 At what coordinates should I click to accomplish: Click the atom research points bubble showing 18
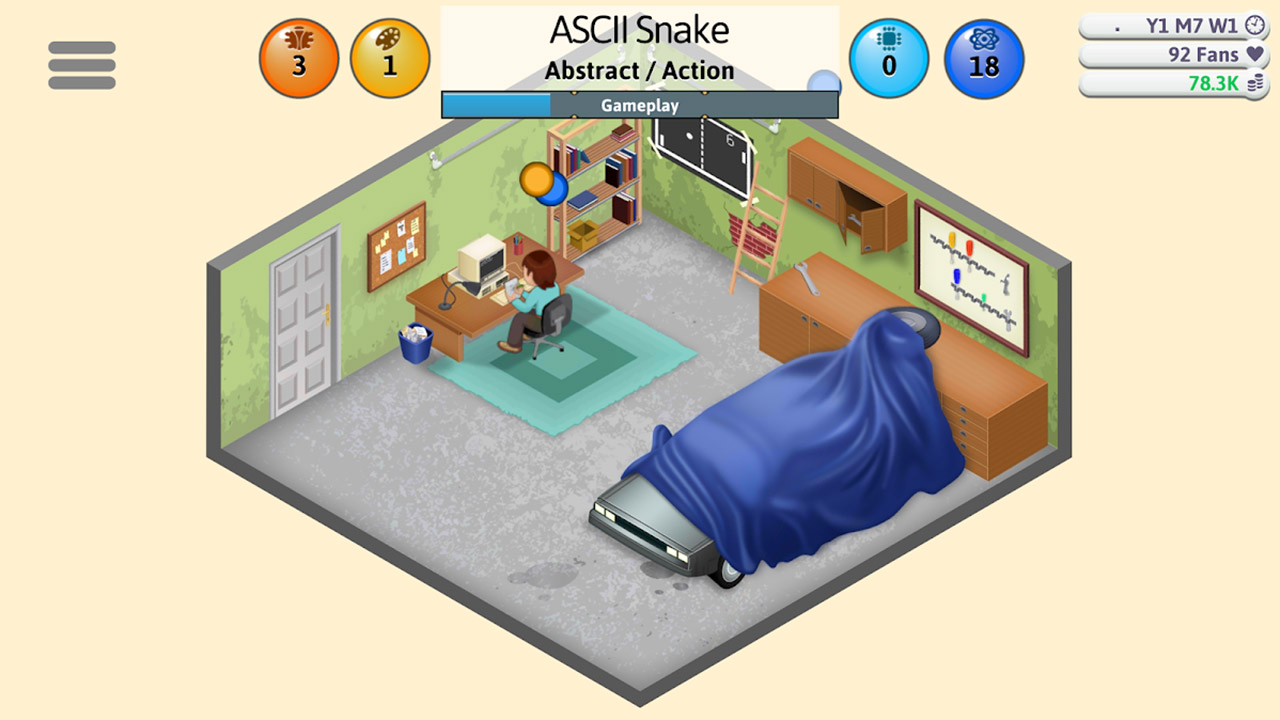pos(984,58)
